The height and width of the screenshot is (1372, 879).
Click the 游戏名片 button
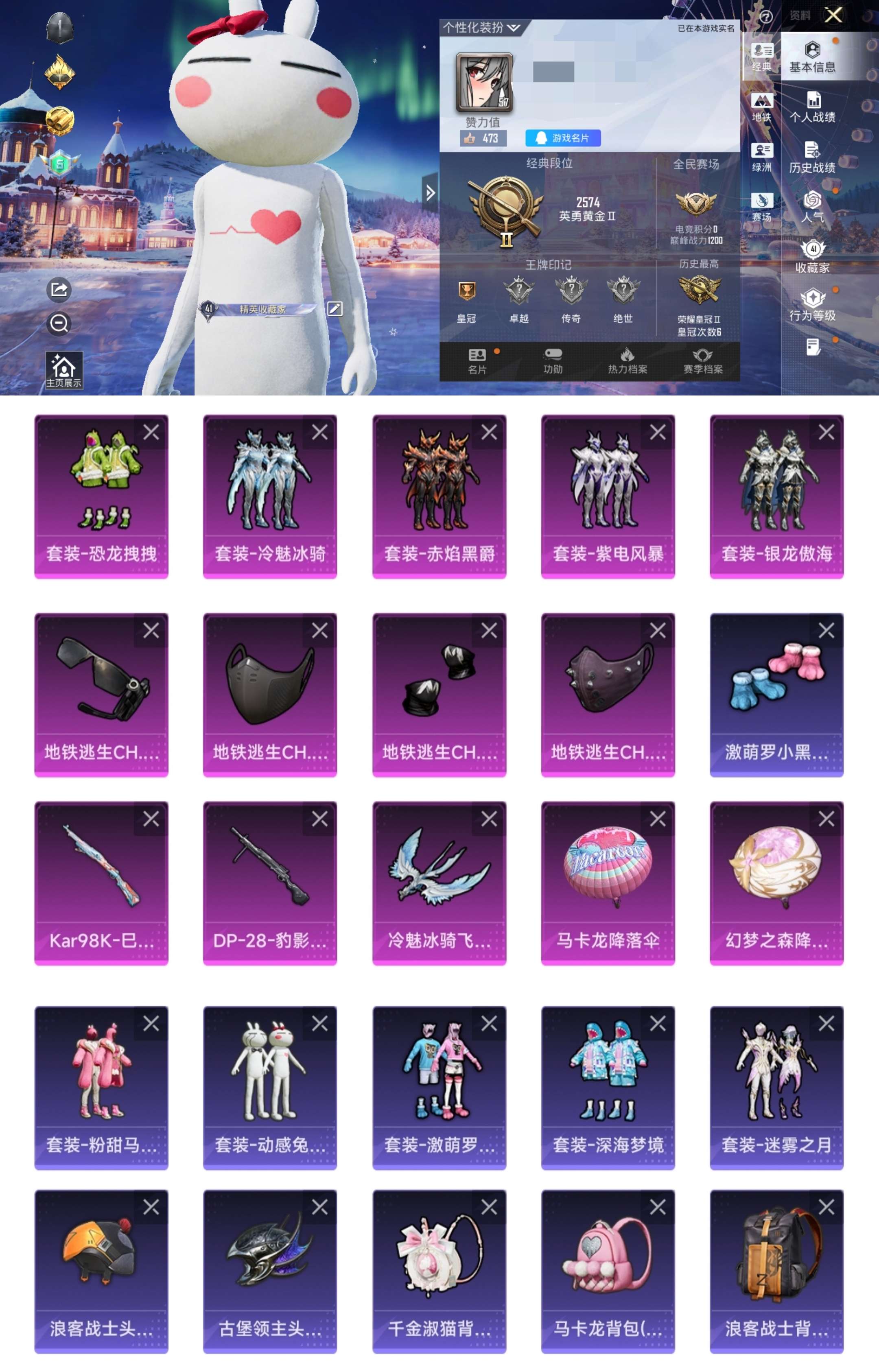[x=562, y=138]
